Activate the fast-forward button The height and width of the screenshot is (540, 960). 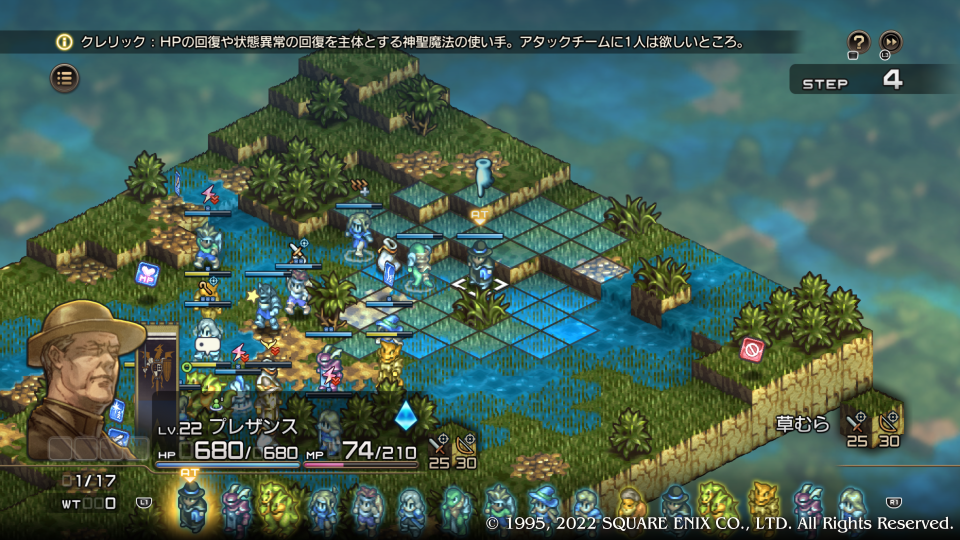[890, 42]
